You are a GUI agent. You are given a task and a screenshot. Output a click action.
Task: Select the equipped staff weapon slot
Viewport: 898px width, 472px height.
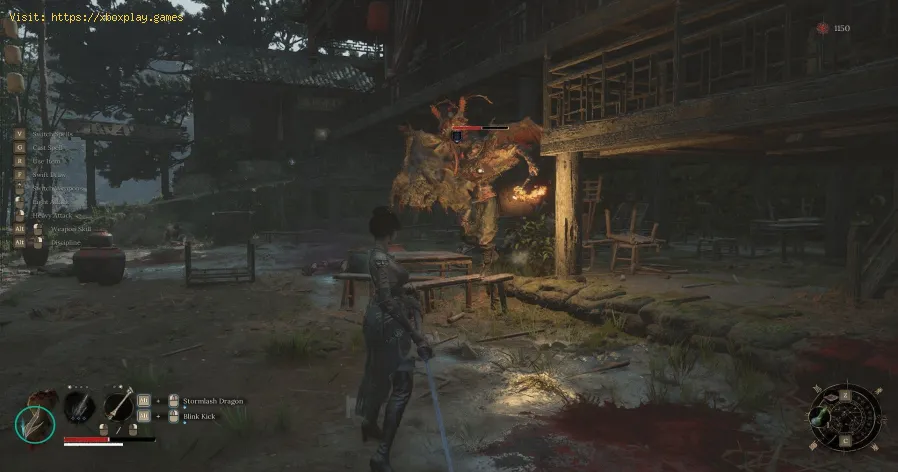pyautogui.click(x=119, y=406)
